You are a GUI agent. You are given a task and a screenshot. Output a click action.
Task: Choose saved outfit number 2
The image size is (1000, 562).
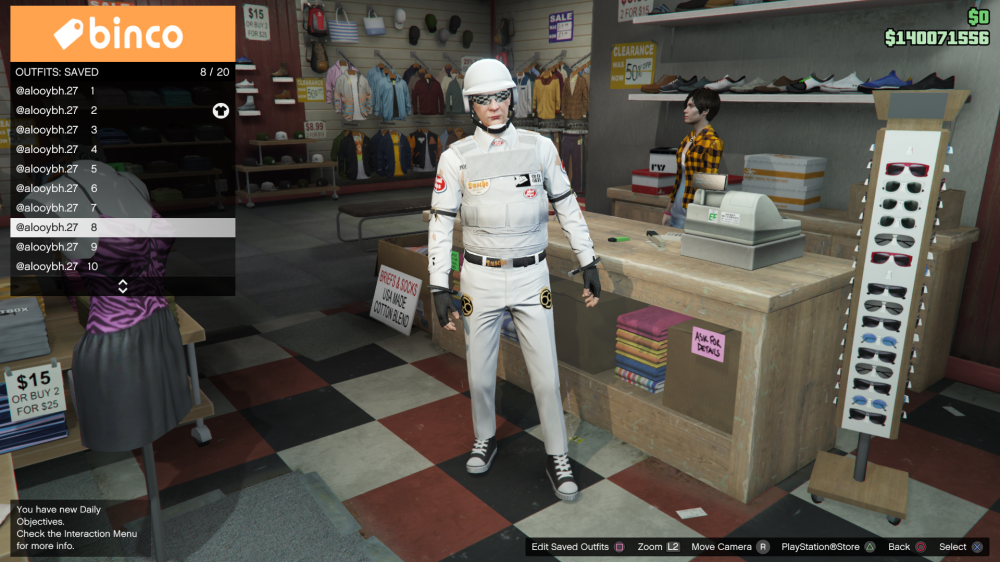122,110
